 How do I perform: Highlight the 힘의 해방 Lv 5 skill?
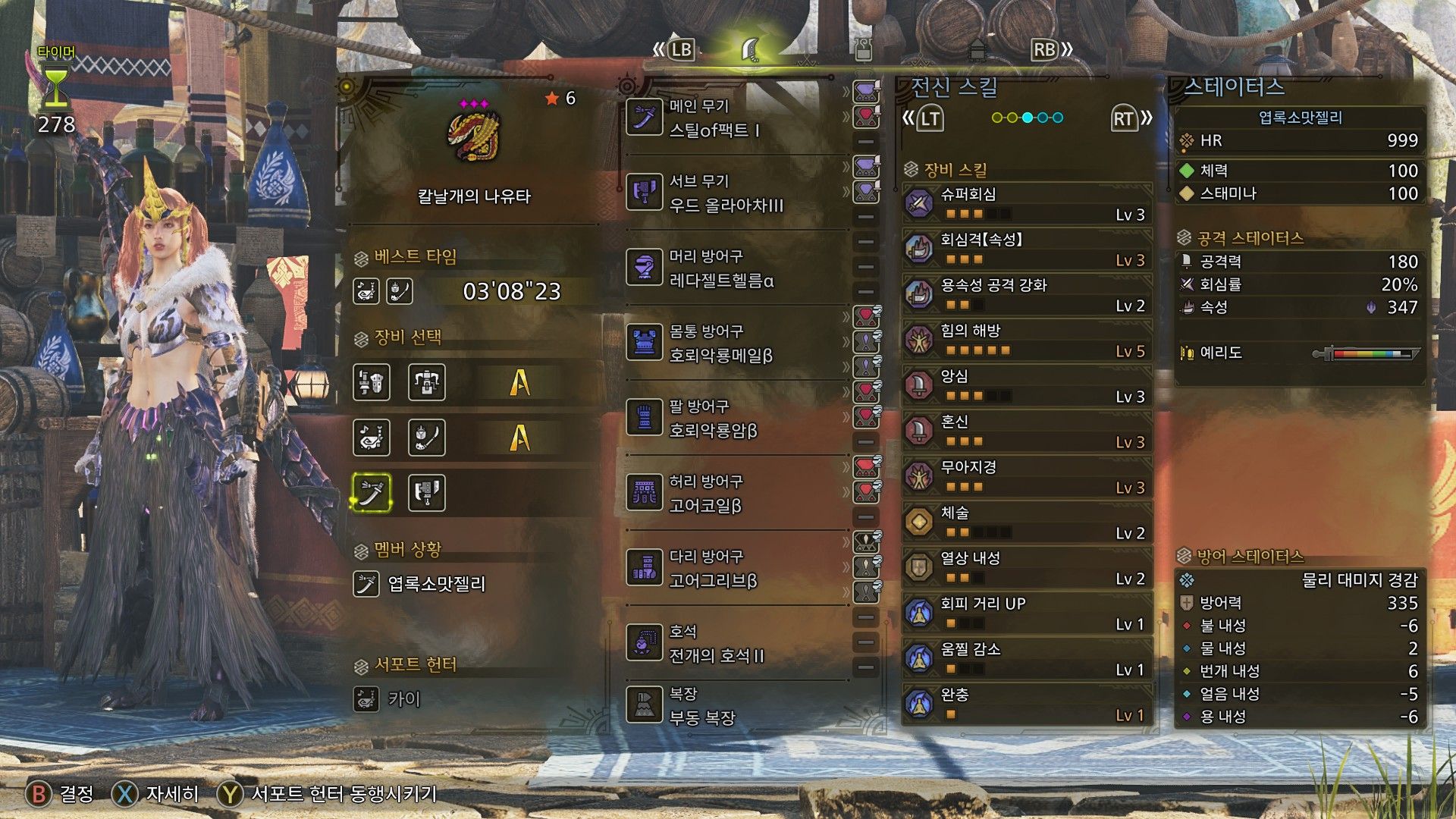click(x=1028, y=341)
